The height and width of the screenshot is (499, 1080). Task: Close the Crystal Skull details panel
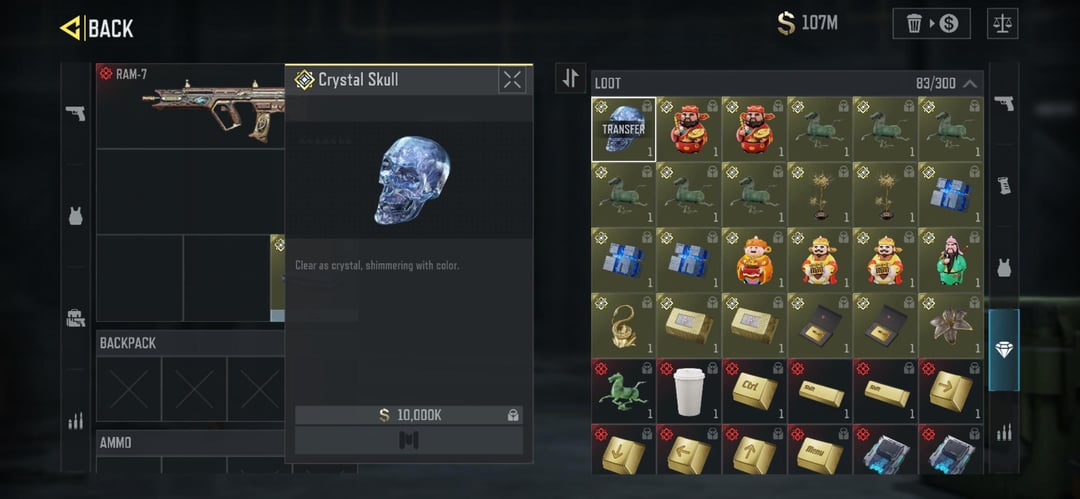click(x=512, y=80)
